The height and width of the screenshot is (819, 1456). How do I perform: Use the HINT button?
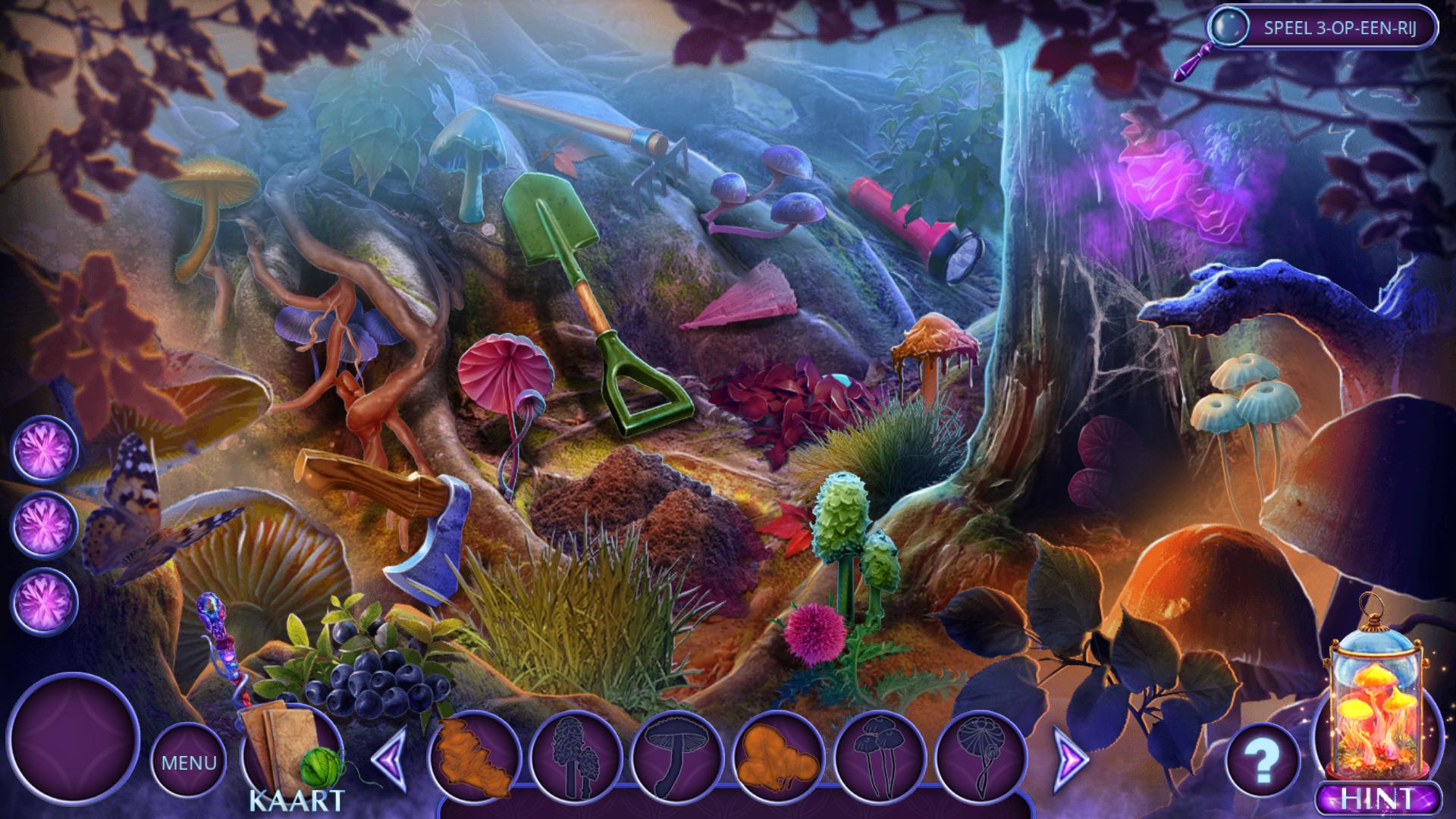1378,799
